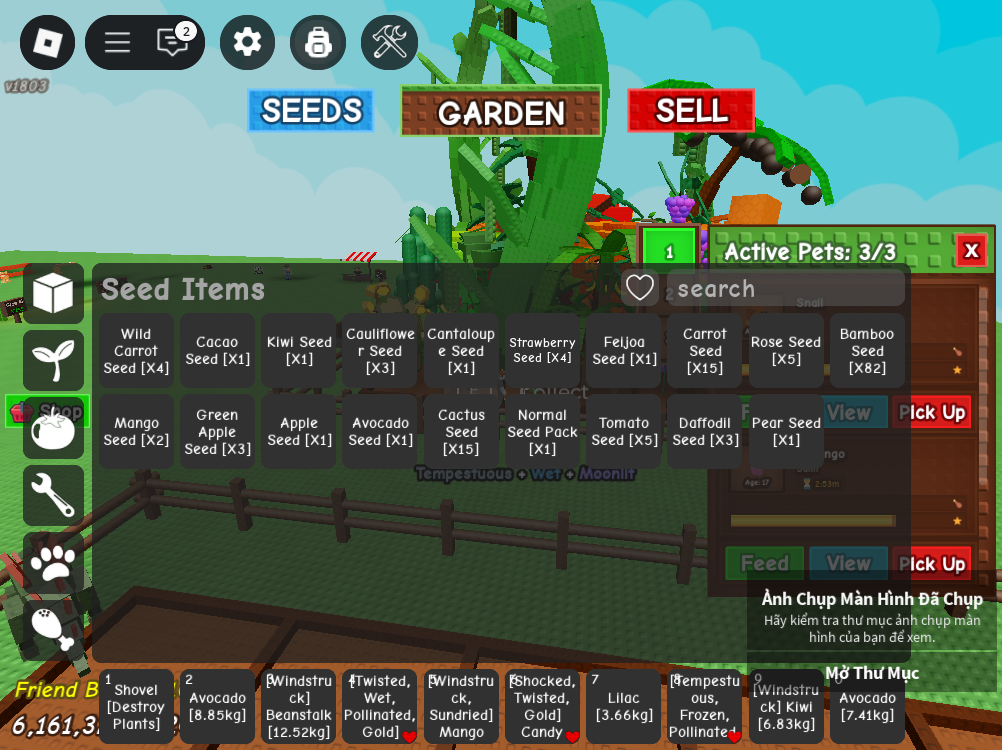The height and width of the screenshot is (750, 1002).
Task: Go to the GARDEN button
Action: pyautogui.click(x=501, y=111)
